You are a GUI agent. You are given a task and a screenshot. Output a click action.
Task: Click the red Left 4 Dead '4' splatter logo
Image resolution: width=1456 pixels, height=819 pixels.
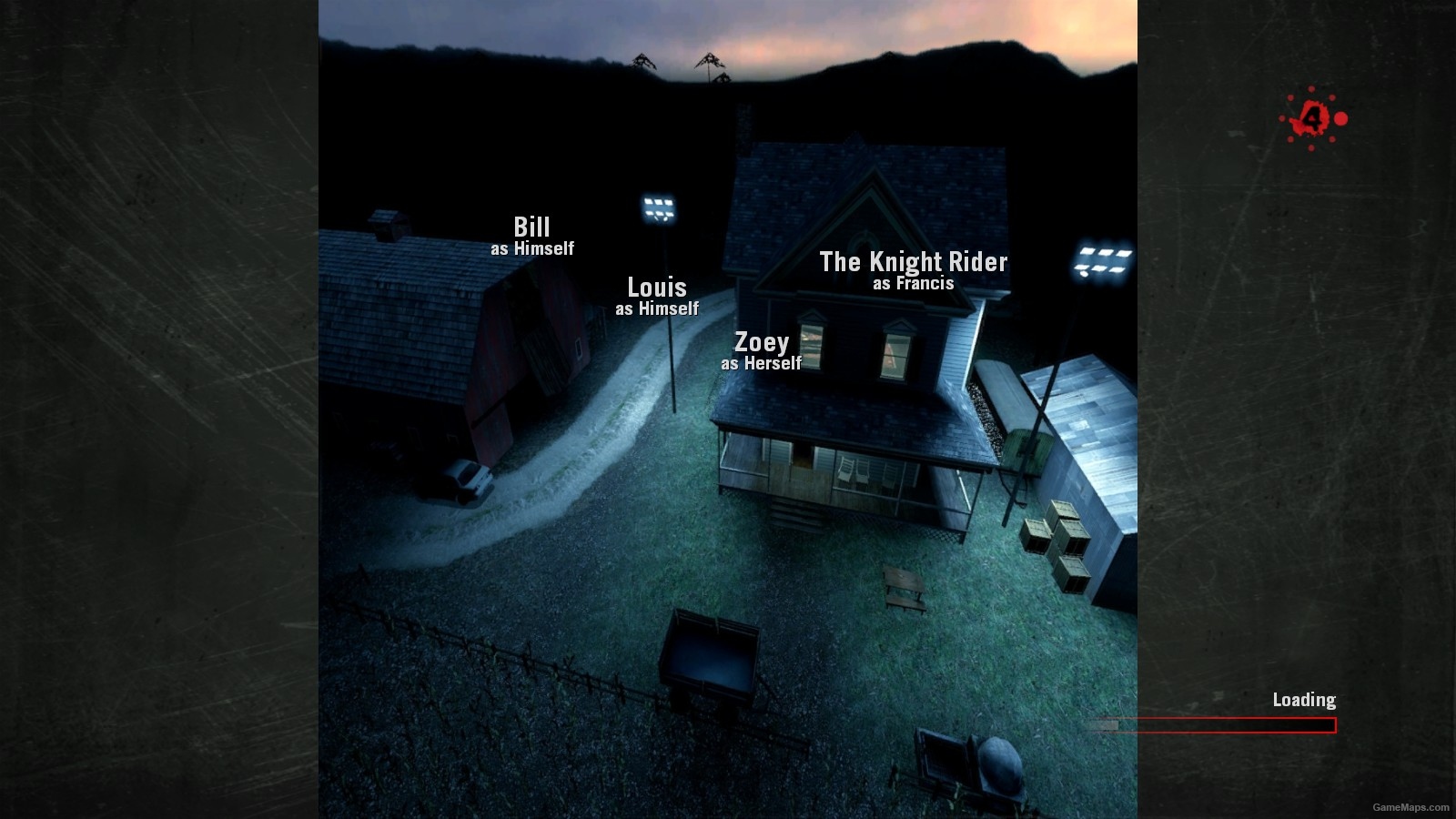pyautogui.click(x=1311, y=118)
